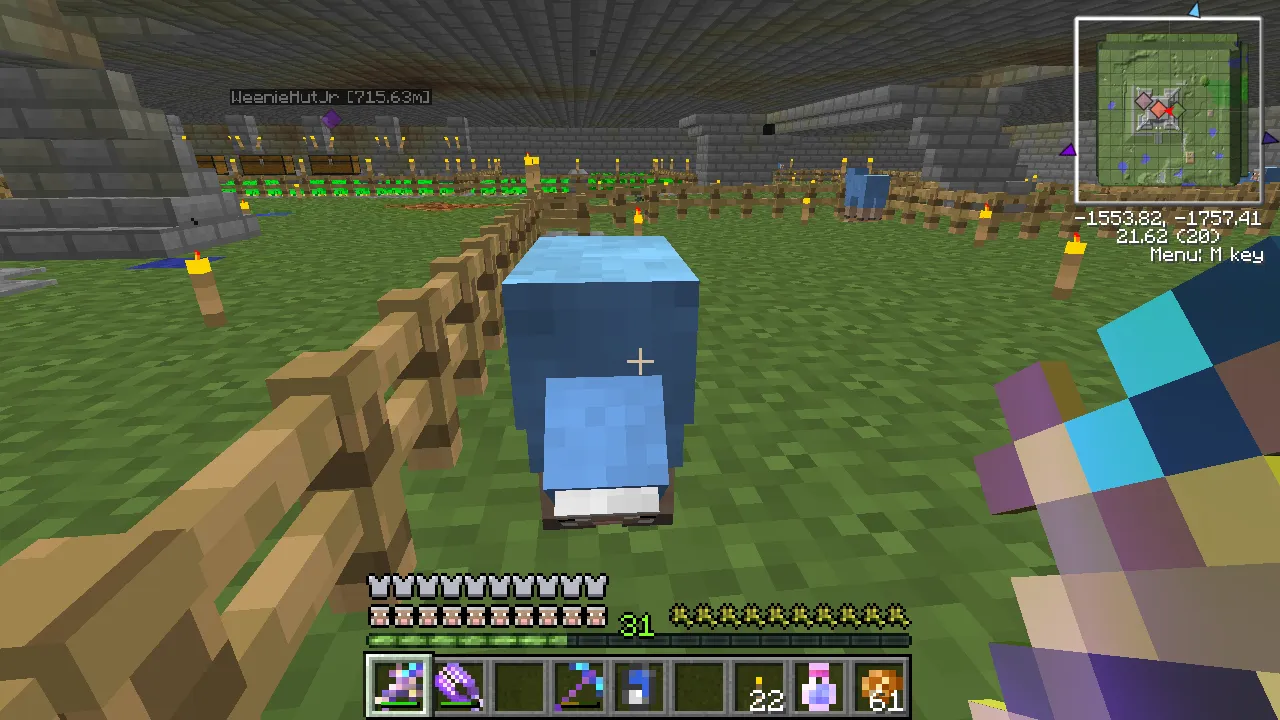Image resolution: width=1280 pixels, height=720 pixels.
Task: Click the red player marker on the minimap
Action: click(1169, 111)
